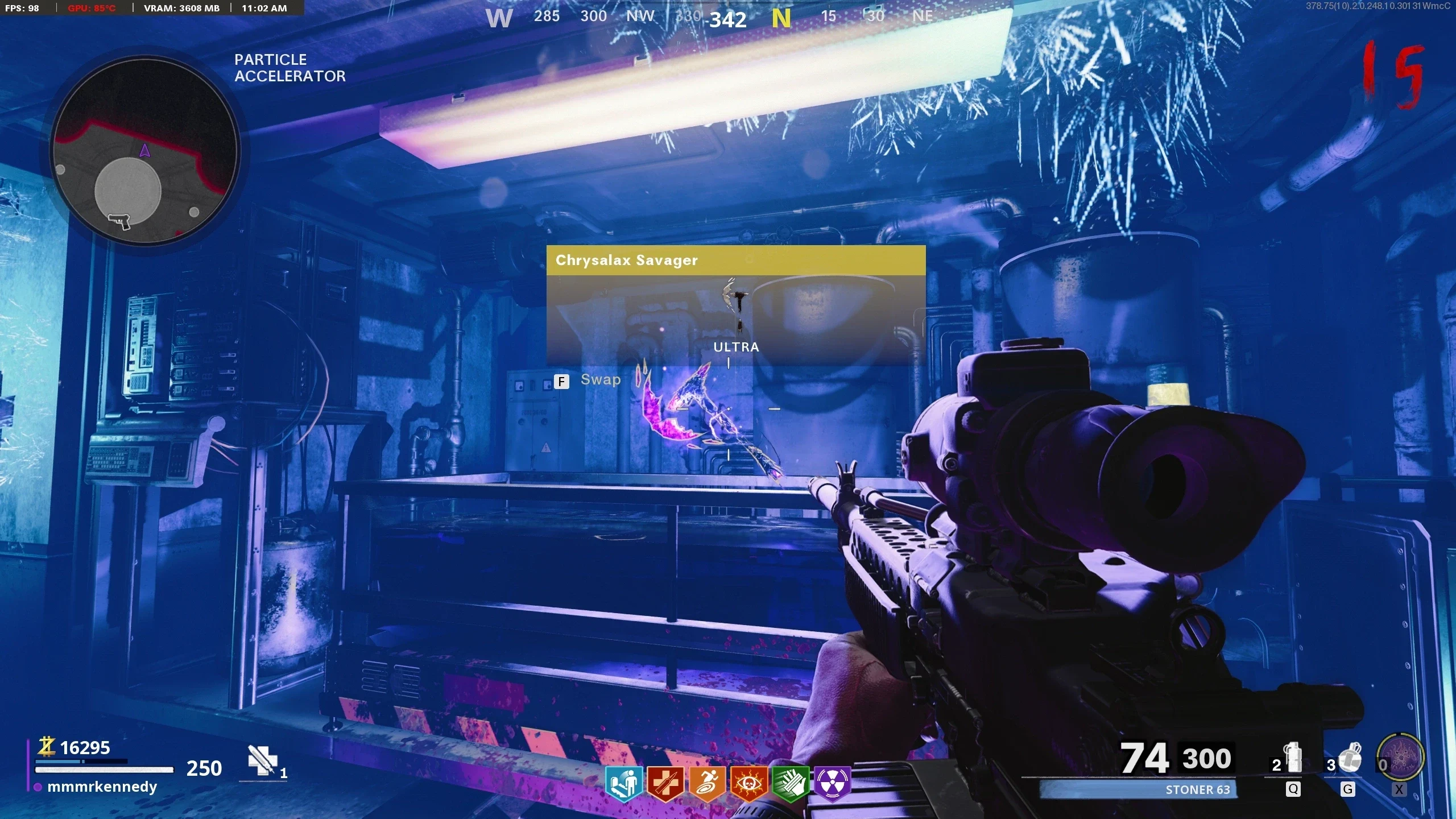Use the self-revive syringe icon

(262, 760)
